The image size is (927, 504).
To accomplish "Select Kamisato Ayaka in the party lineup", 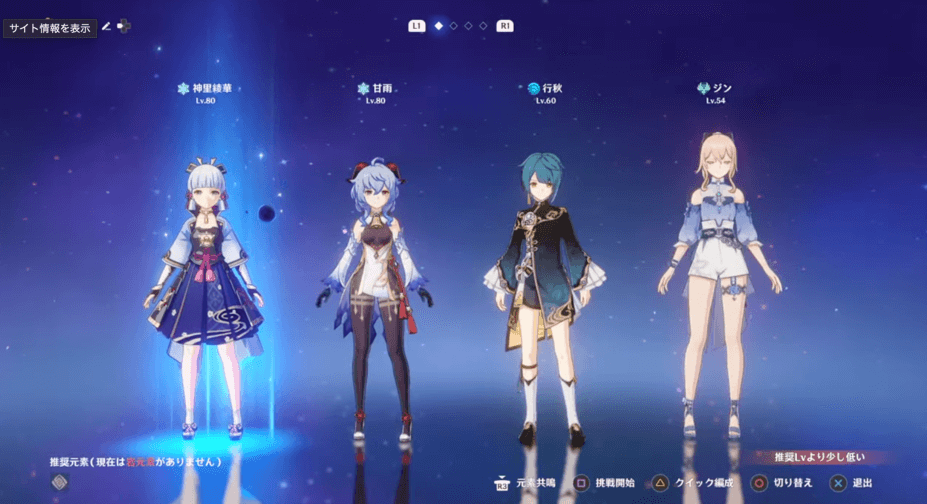I will pos(207,290).
